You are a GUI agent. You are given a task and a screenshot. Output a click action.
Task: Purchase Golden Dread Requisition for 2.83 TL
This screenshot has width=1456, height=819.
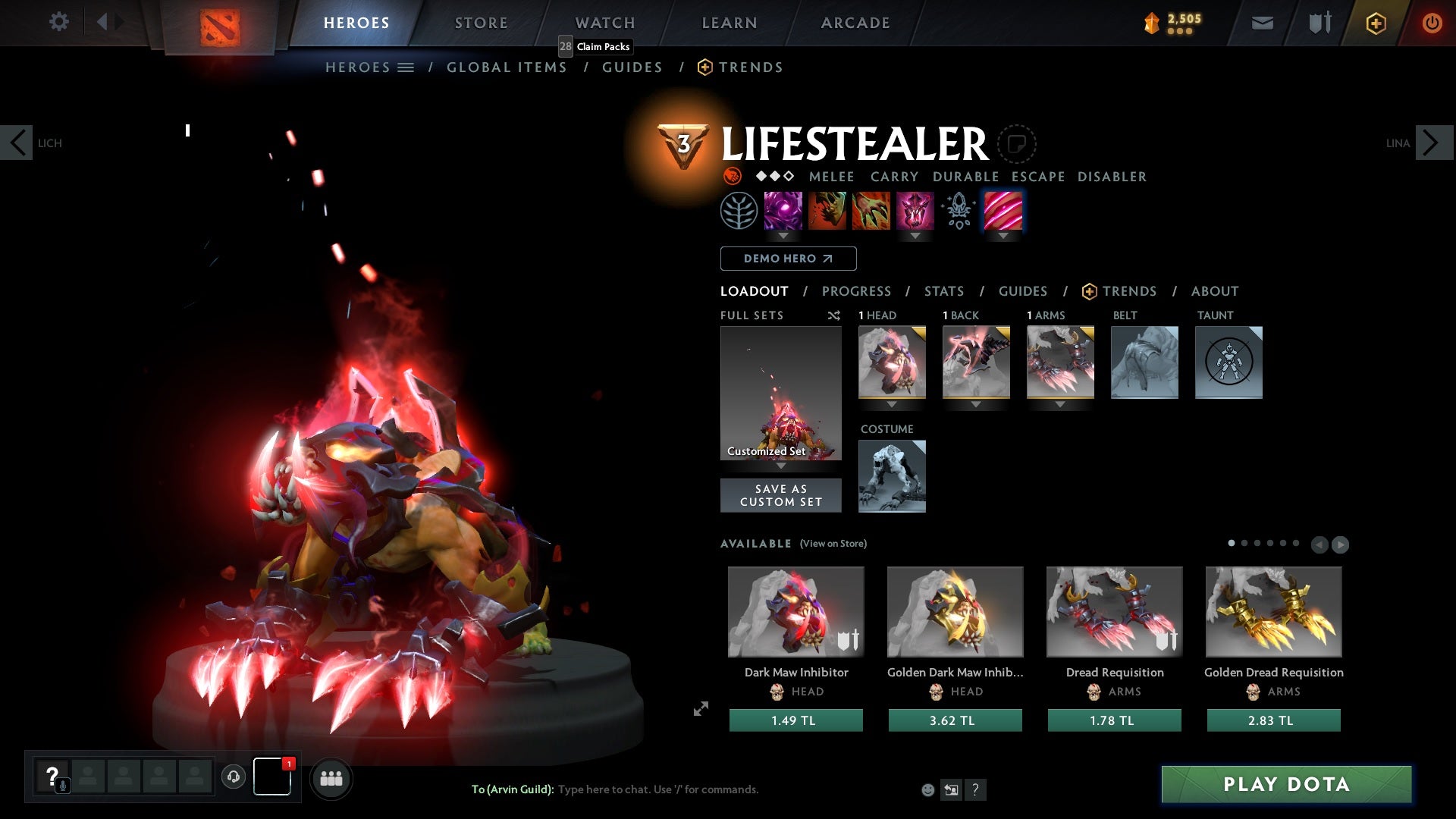[x=1273, y=720]
